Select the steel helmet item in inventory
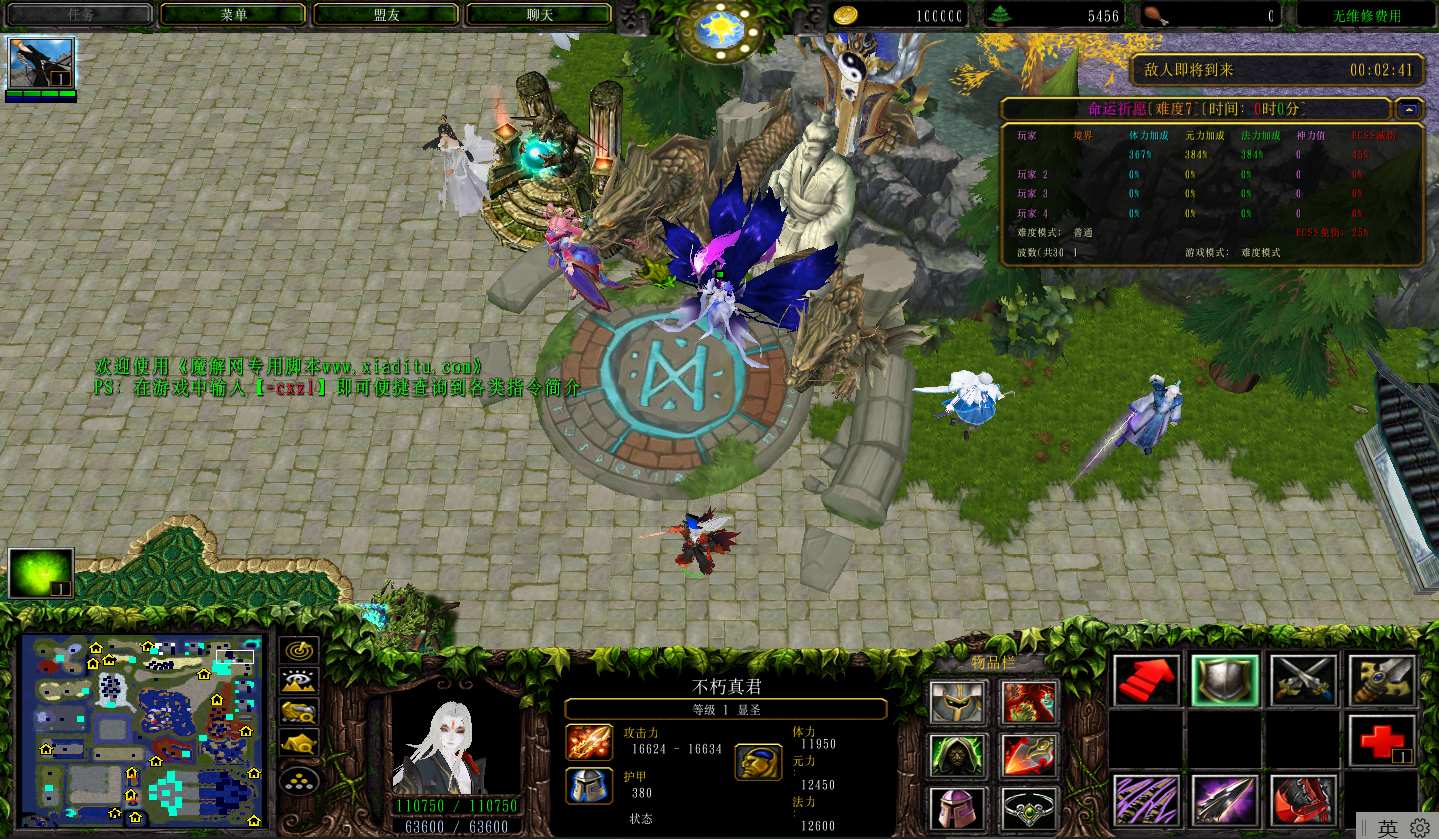 [x=959, y=702]
